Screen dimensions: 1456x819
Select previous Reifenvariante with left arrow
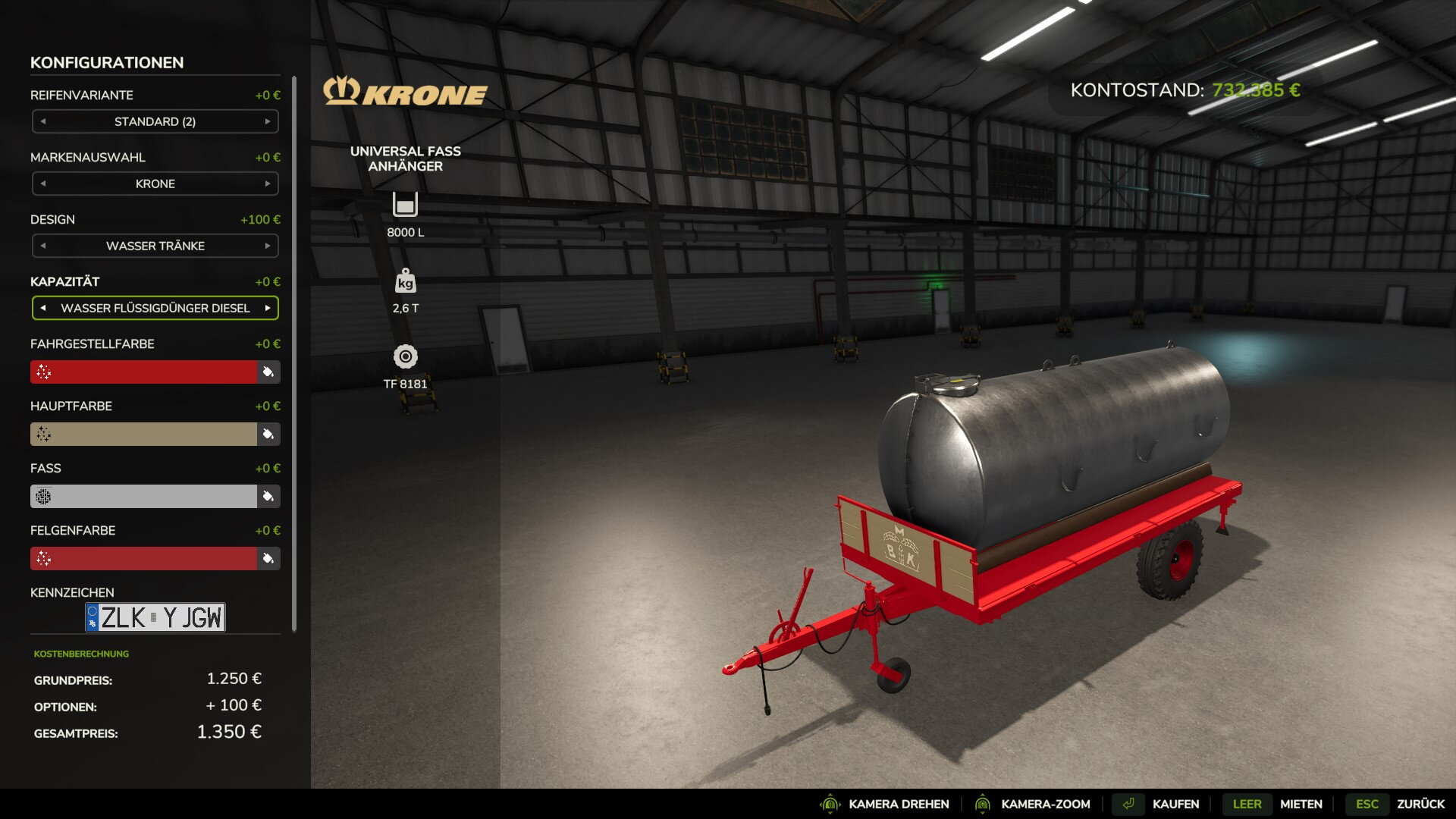[x=43, y=121]
